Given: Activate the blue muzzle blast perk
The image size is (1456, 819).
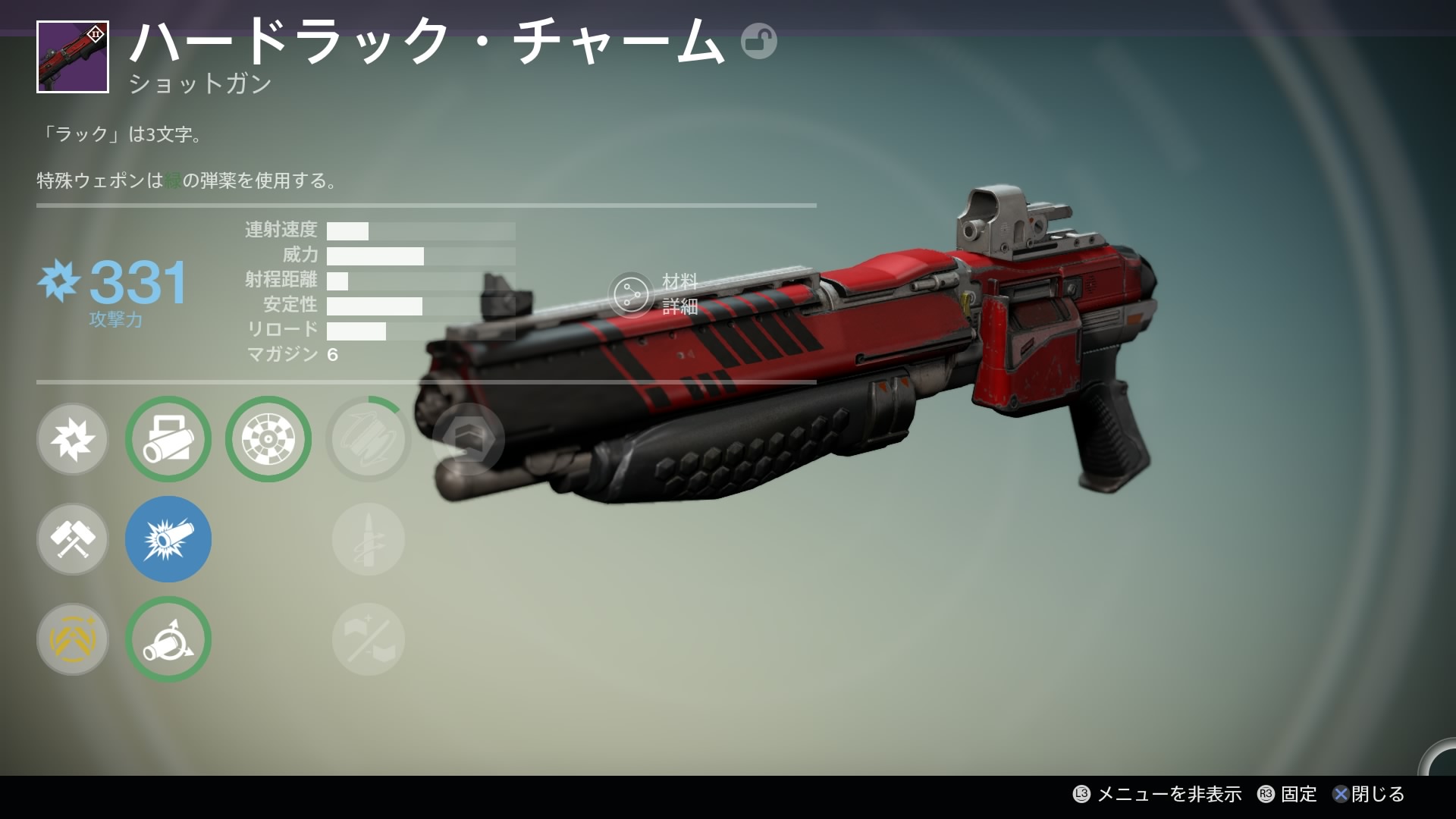Looking at the screenshot, I should point(168,539).
